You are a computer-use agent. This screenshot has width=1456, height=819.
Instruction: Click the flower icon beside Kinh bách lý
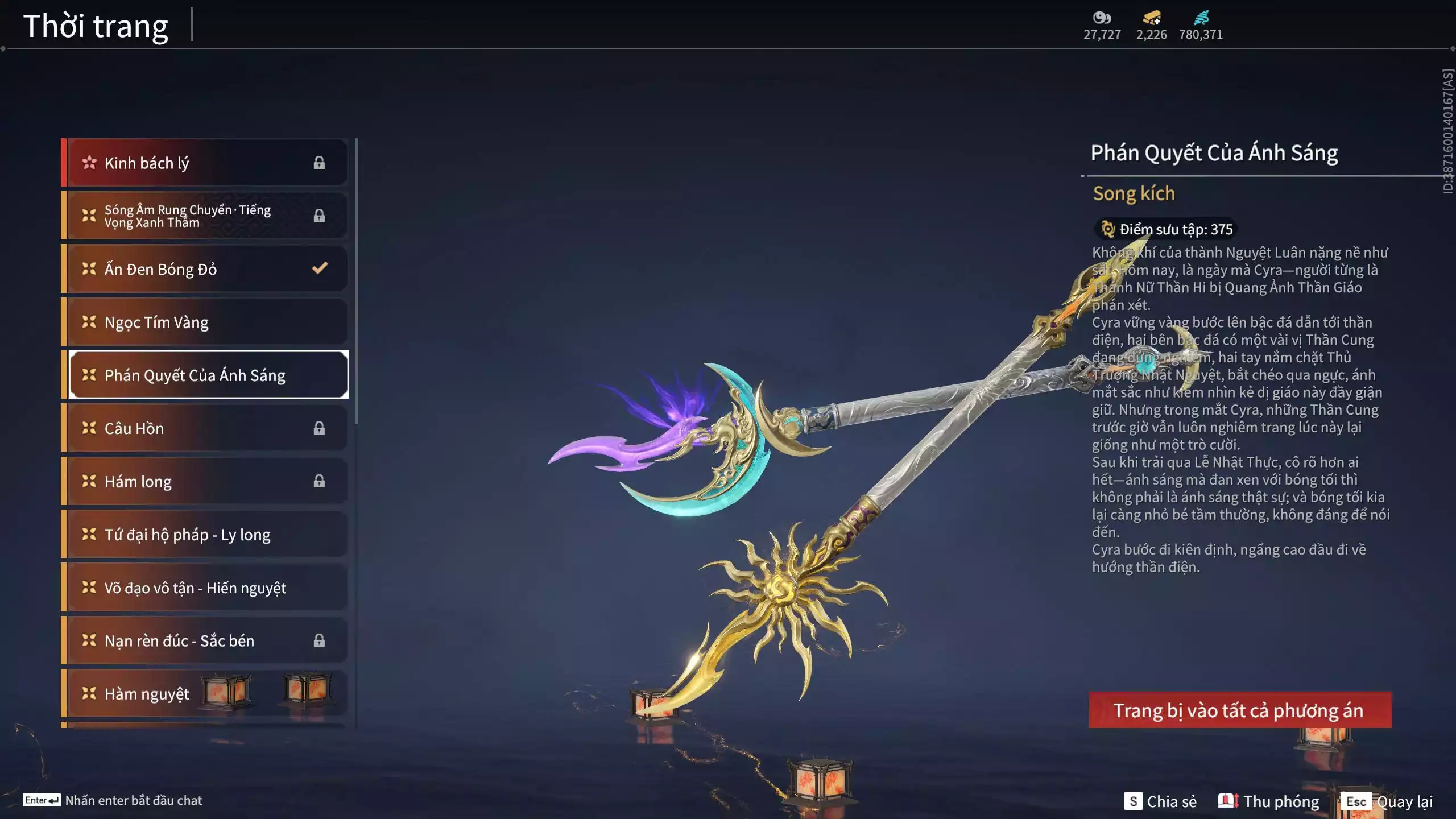(x=88, y=162)
